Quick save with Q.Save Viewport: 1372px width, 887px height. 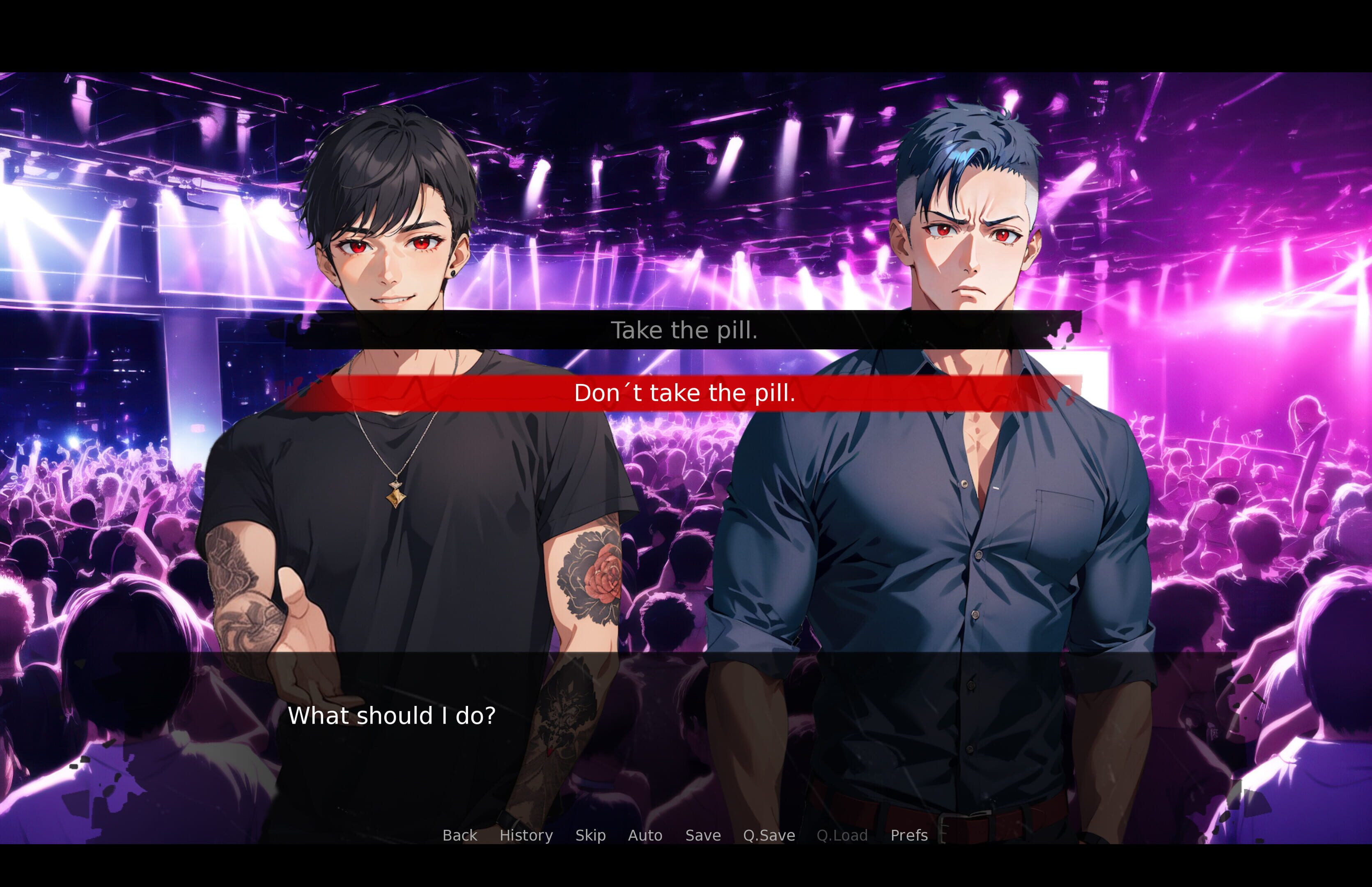[x=769, y=835]
